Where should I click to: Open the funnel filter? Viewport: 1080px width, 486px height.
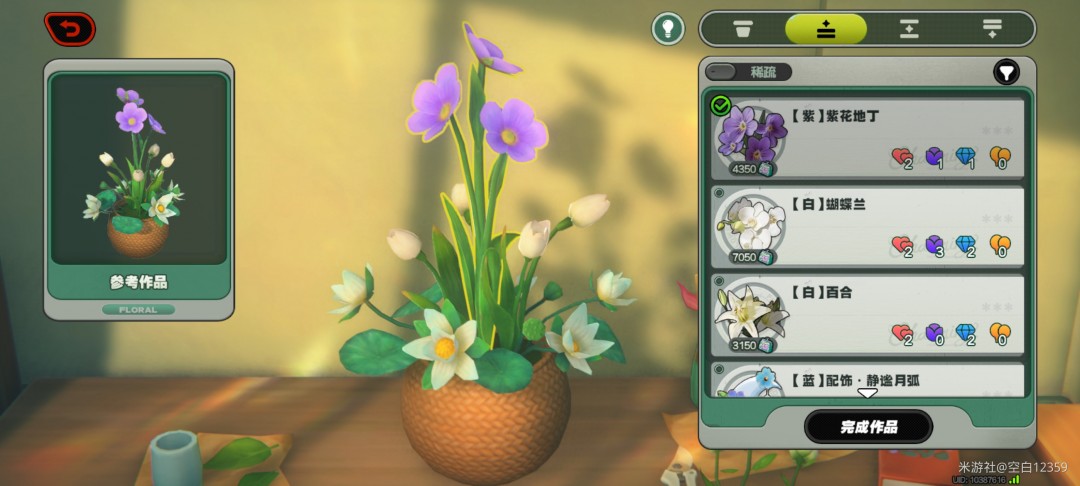click(x=1006, y=72)
